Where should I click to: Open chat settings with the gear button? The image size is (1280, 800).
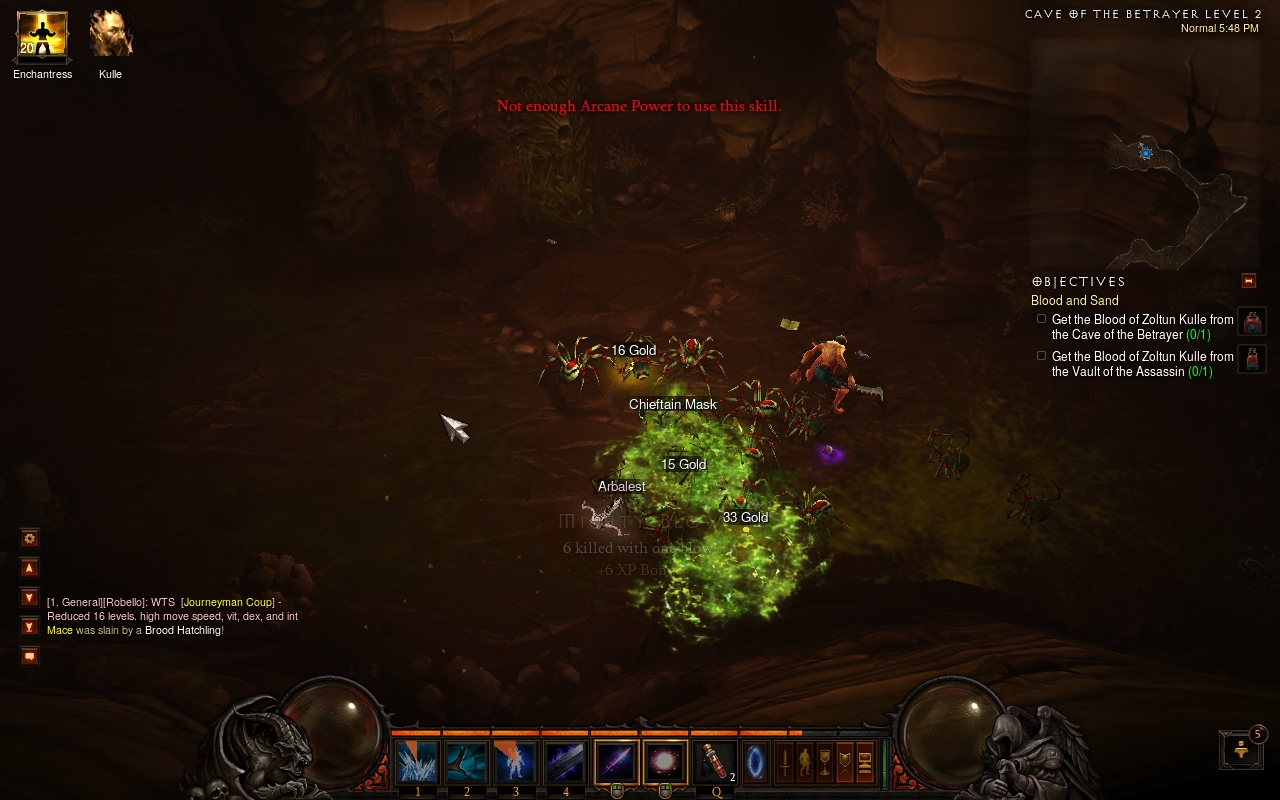click(30, 538)
